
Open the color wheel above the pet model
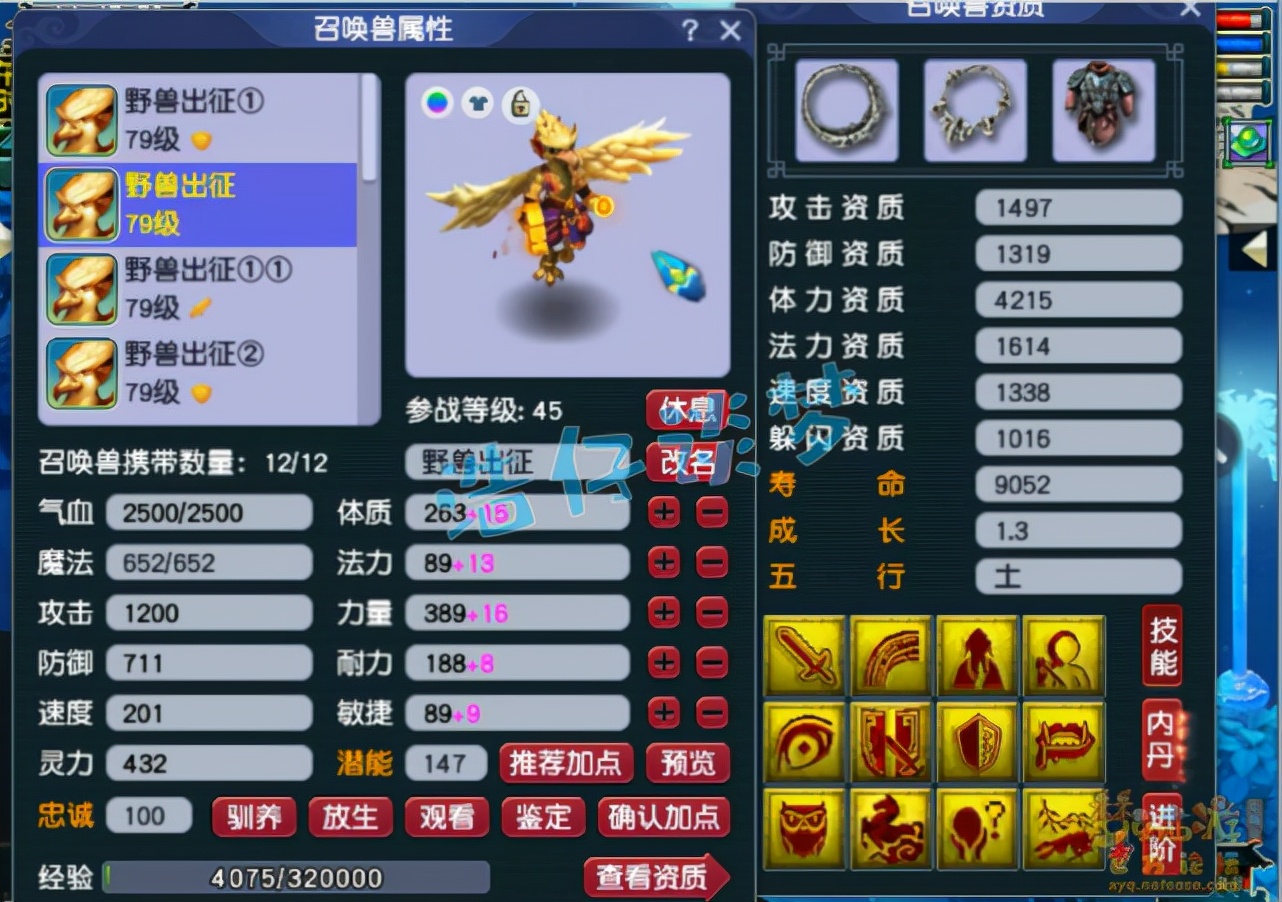tap(437, 103)
